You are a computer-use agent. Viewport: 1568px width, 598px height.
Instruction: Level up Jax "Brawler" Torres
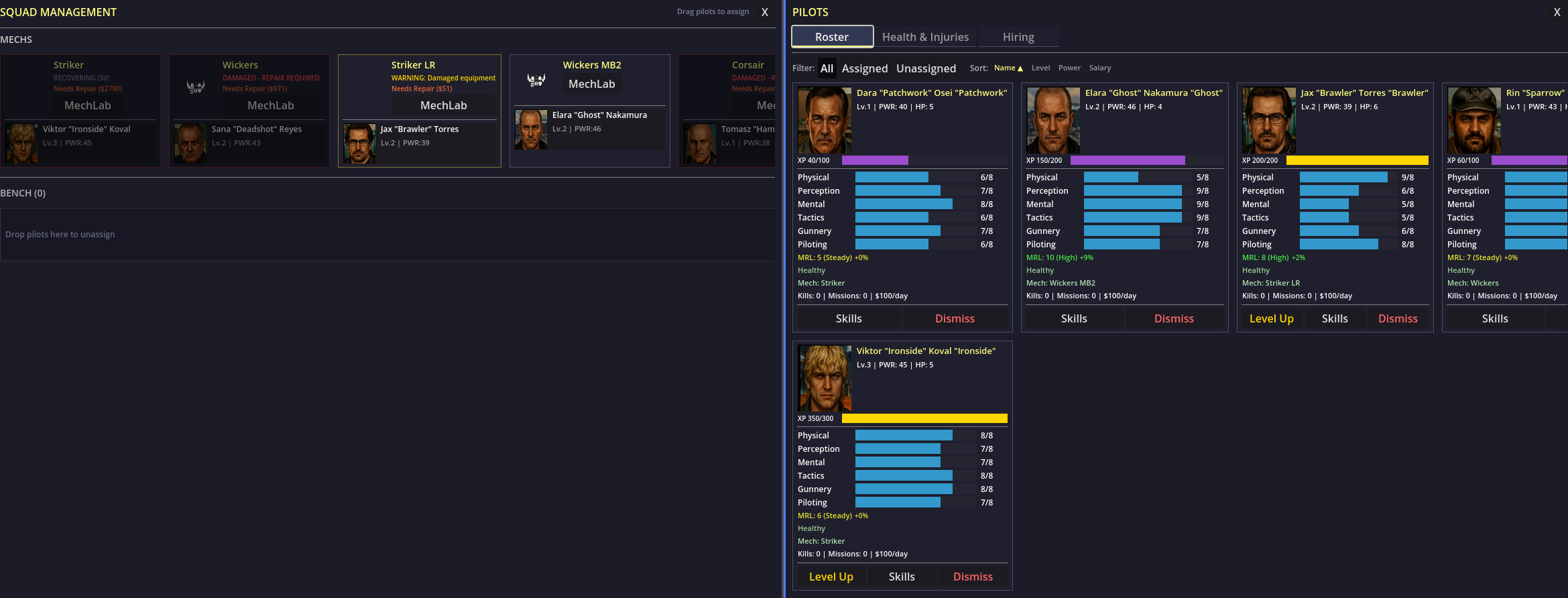click(1271, 318)
